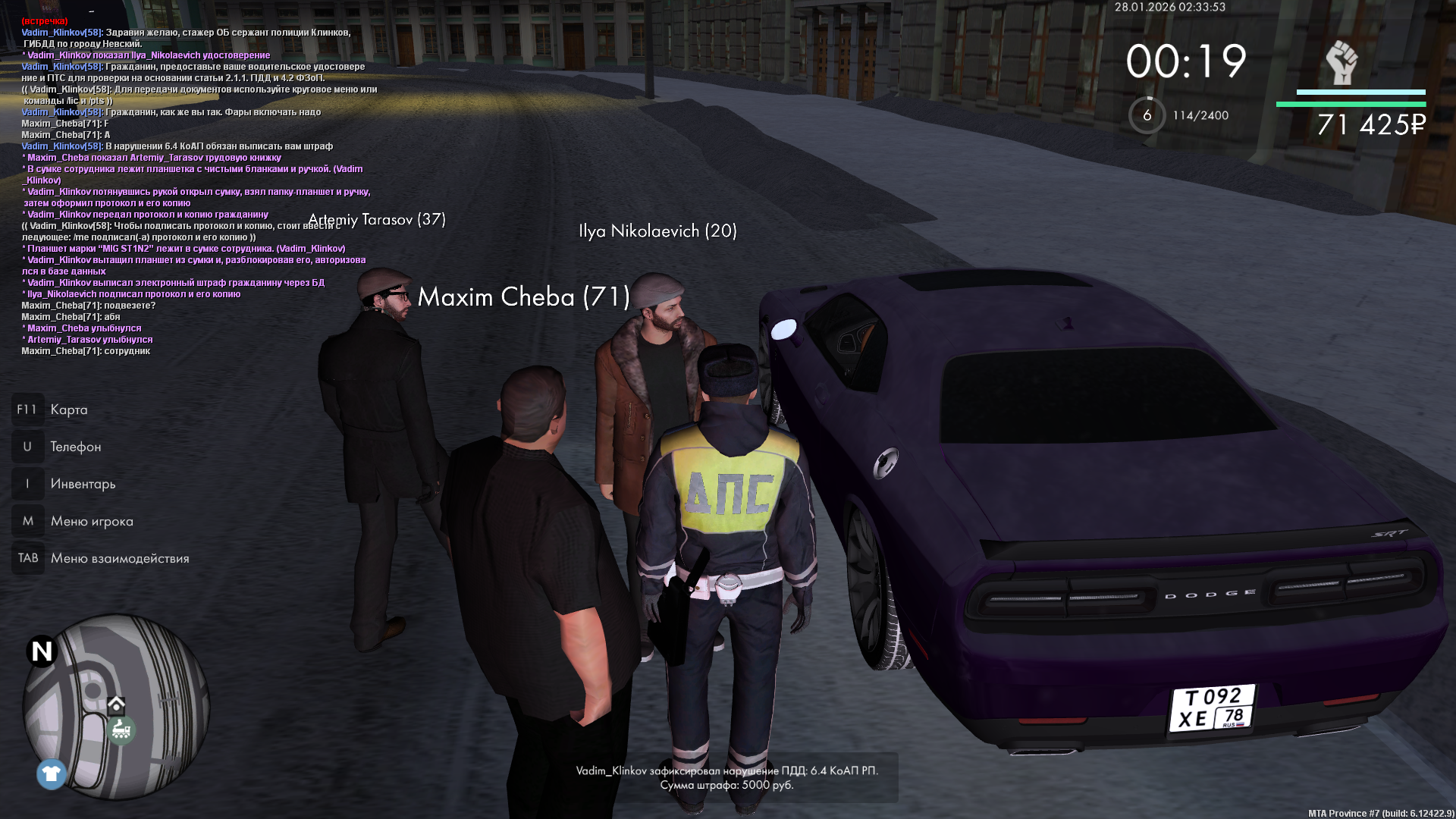Click the level 6 experience circle
The height and width of the screenshot is (819, 1456).
1147,115
